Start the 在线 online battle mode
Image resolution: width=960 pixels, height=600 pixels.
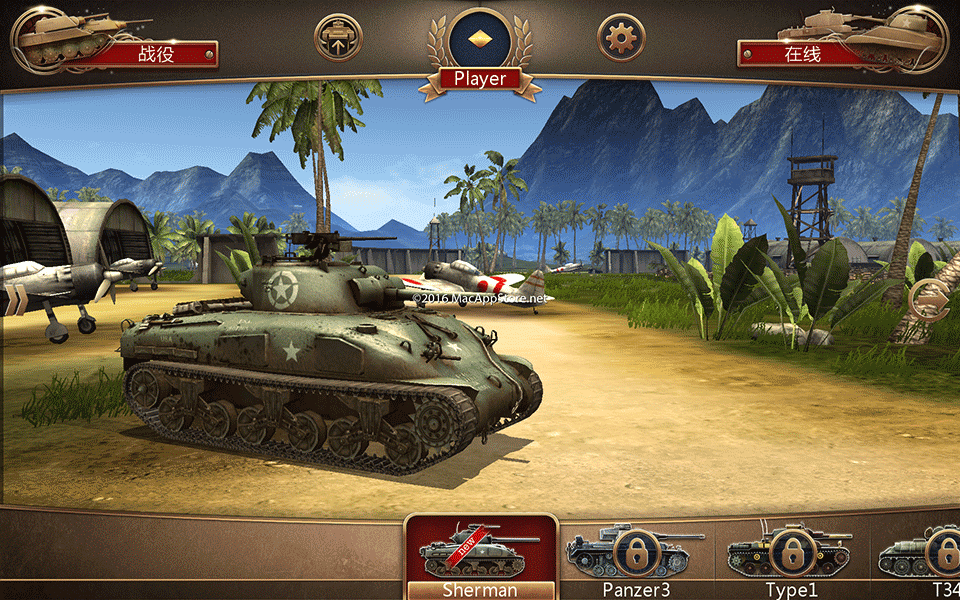tap(805, 54)
